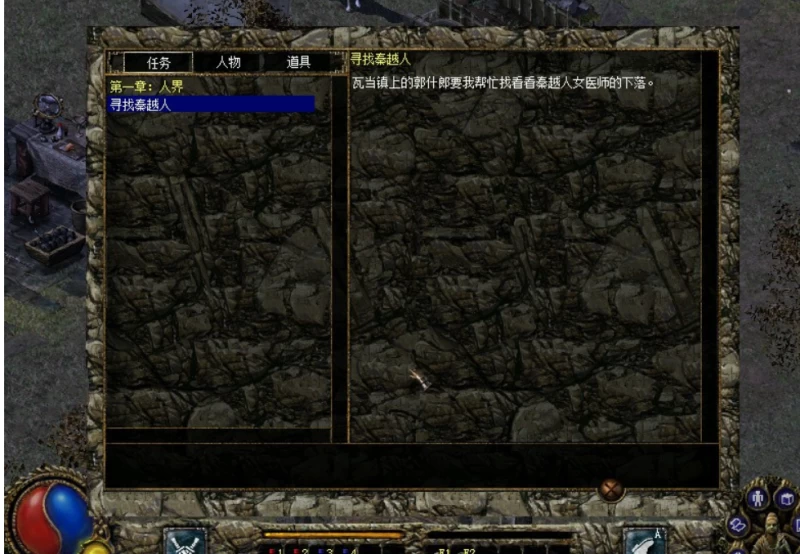This screenshot has width=800, height=554.
Task: Open the 人物 (Character) tab
Action: tap(228, 62)
